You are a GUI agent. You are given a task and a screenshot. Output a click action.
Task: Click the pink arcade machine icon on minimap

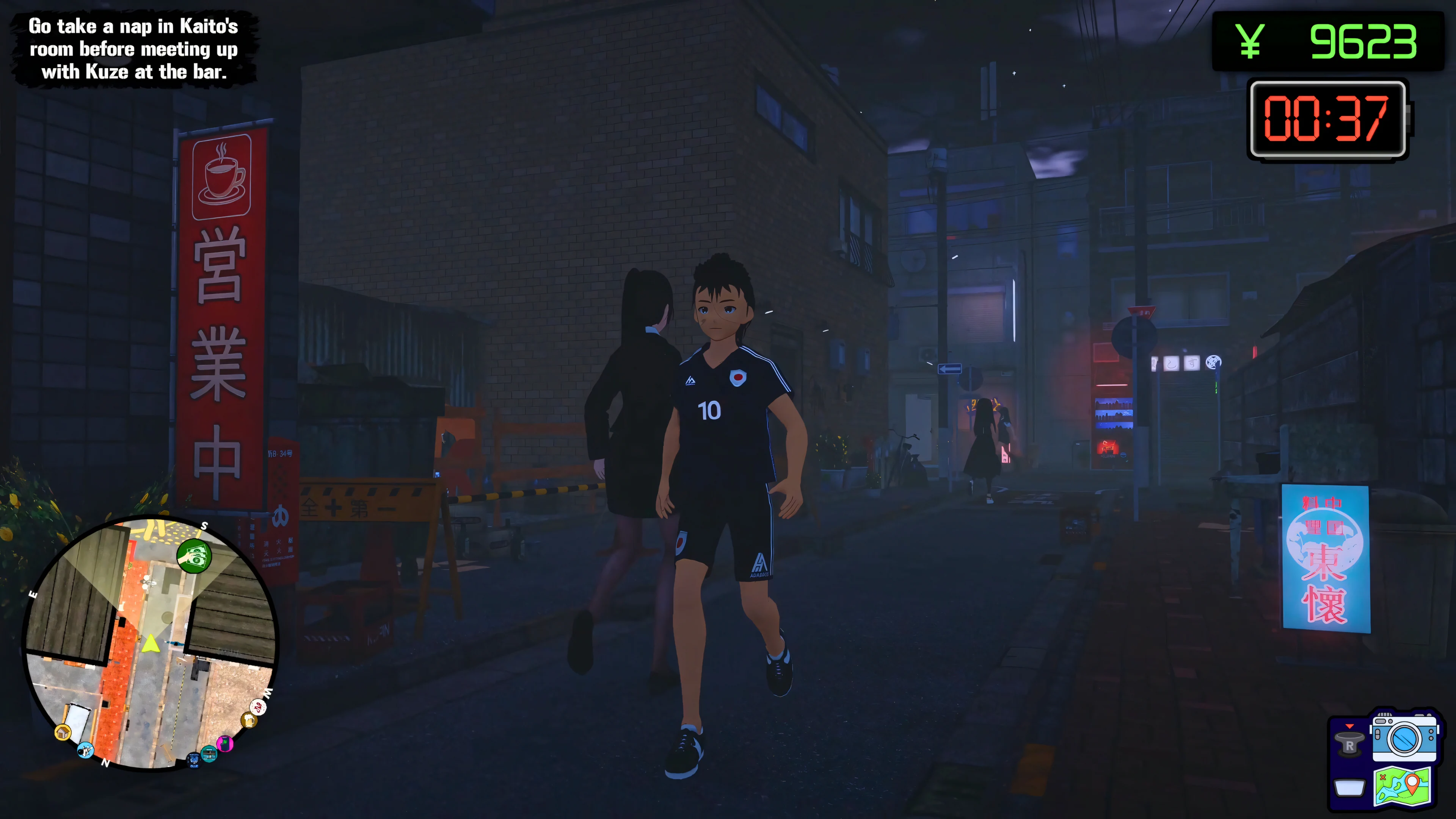[x=226, y=744]
